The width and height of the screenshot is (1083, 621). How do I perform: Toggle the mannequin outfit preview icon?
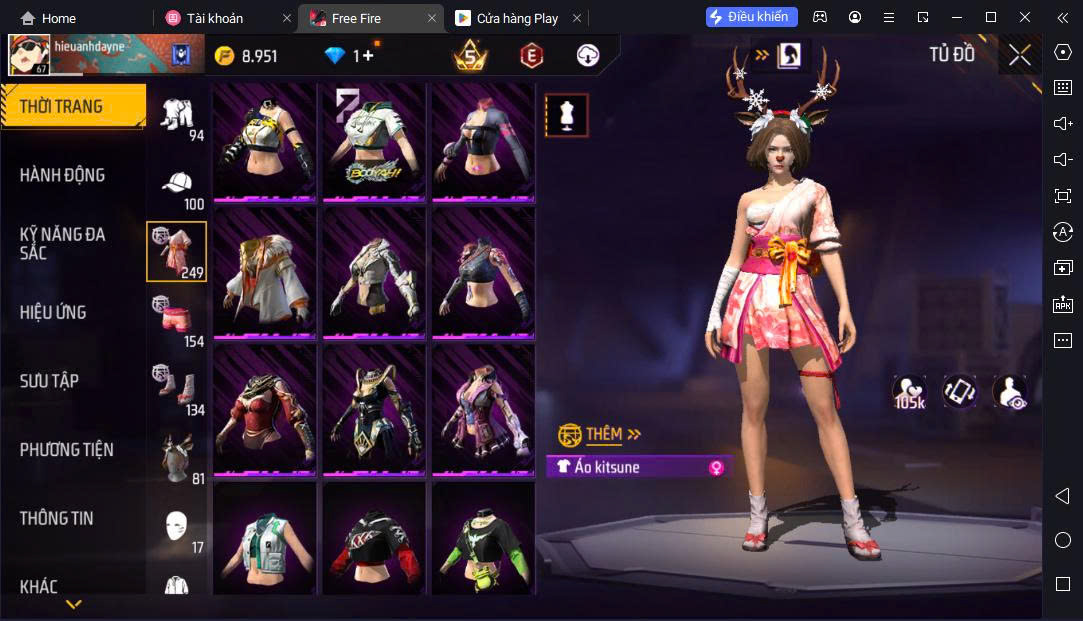(566, 115)
